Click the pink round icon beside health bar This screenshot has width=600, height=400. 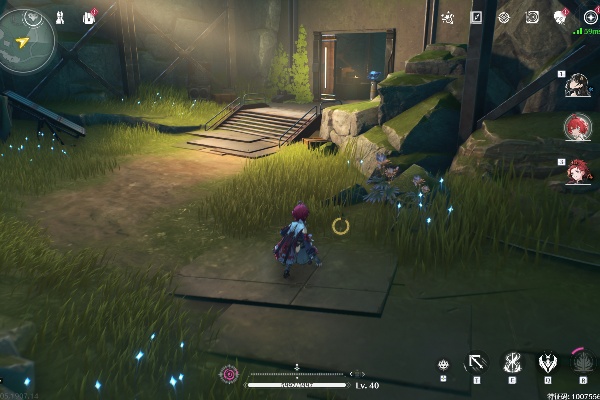click(x=230, y=375)
